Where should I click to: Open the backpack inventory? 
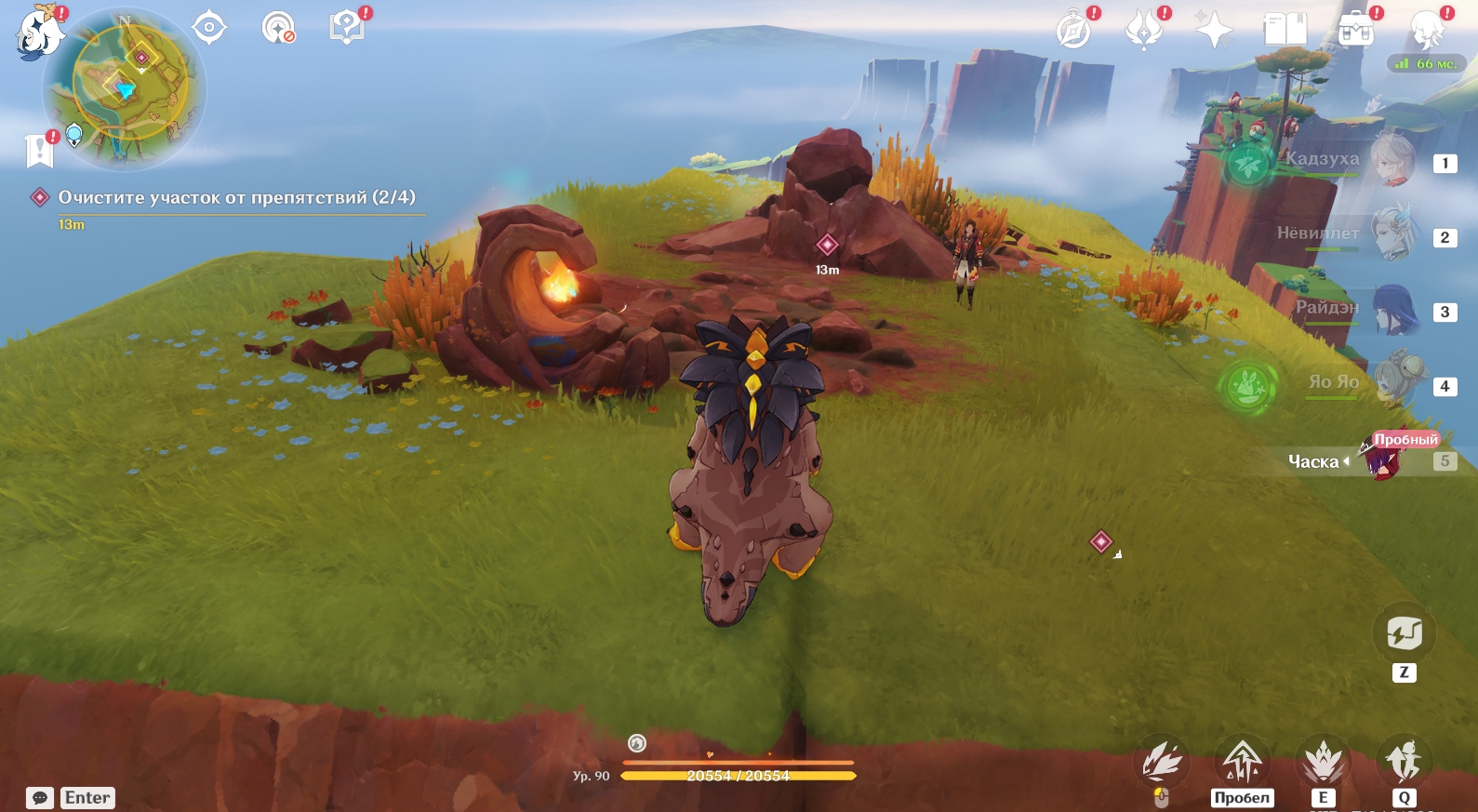[x=1356, y=30]
